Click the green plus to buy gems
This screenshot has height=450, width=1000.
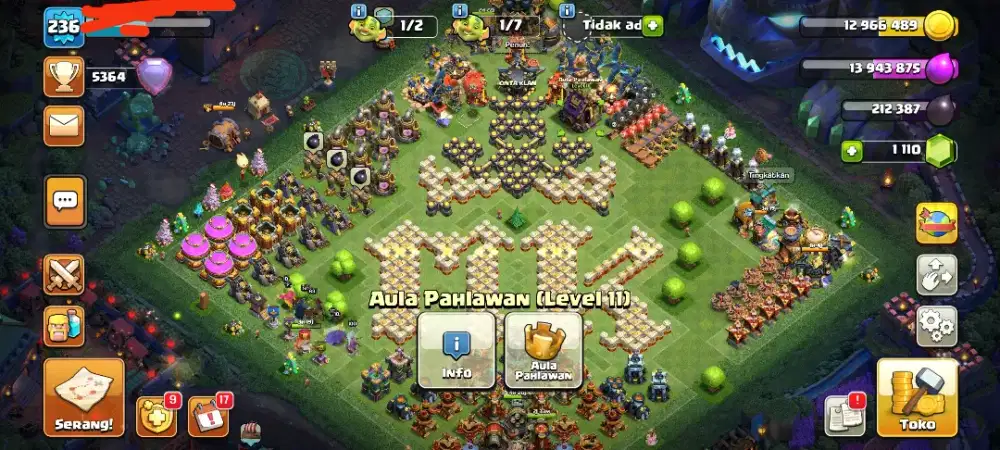(x=852, y=151)
